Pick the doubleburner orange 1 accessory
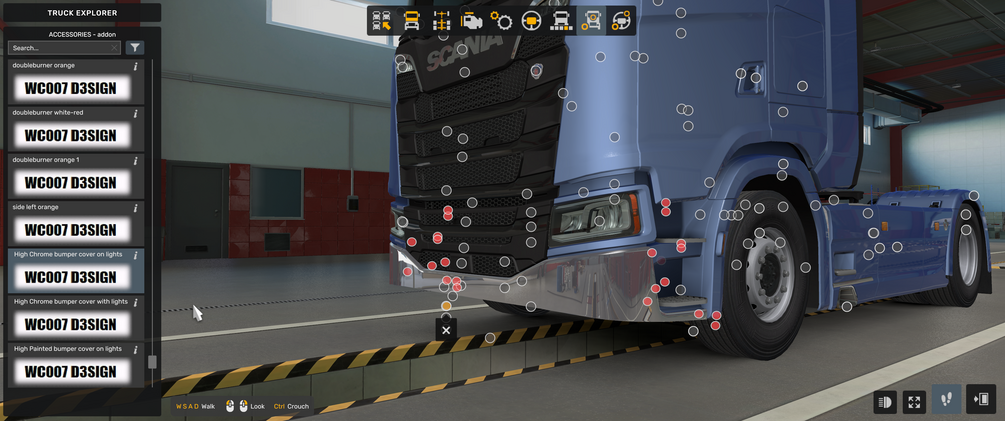This screenshot has width=1005, height=421. (x=70, y=183)
